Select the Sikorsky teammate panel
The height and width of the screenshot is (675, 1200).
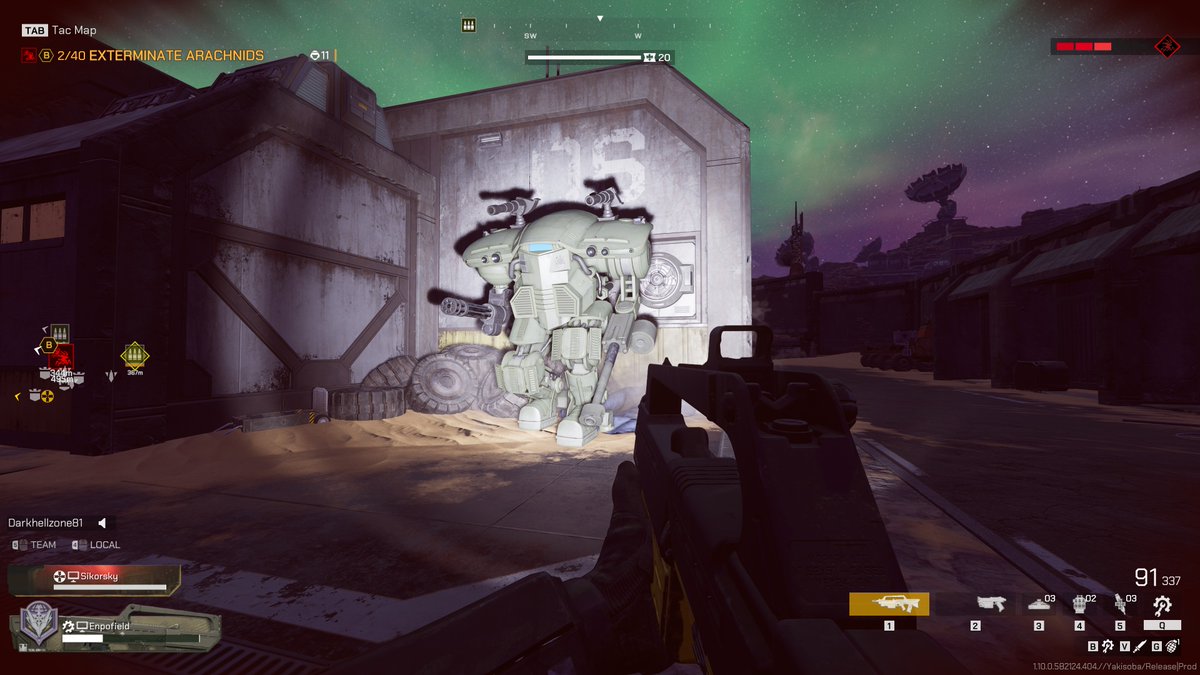95,579
